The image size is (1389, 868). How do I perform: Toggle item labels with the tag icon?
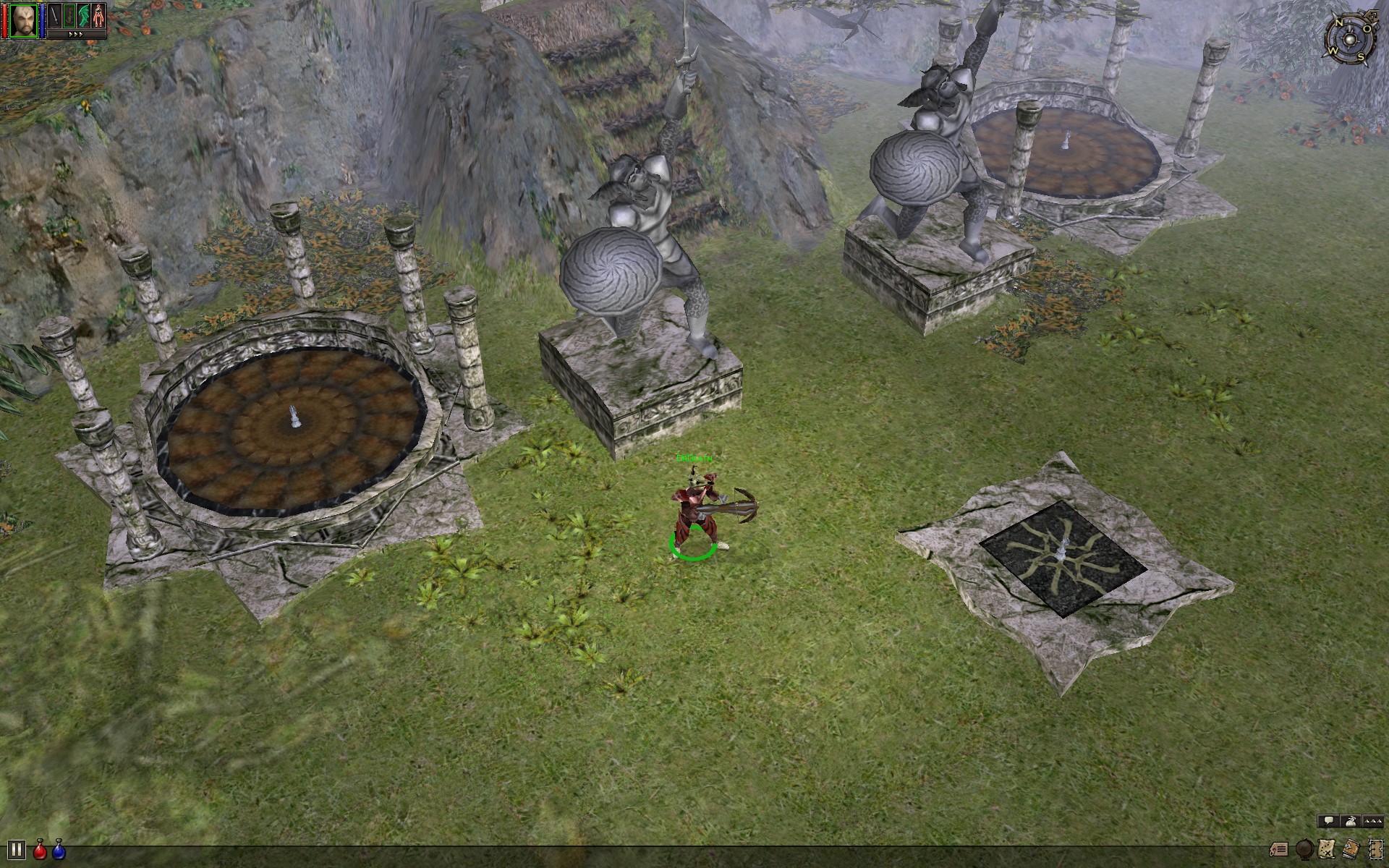[x=1279, y=849]
